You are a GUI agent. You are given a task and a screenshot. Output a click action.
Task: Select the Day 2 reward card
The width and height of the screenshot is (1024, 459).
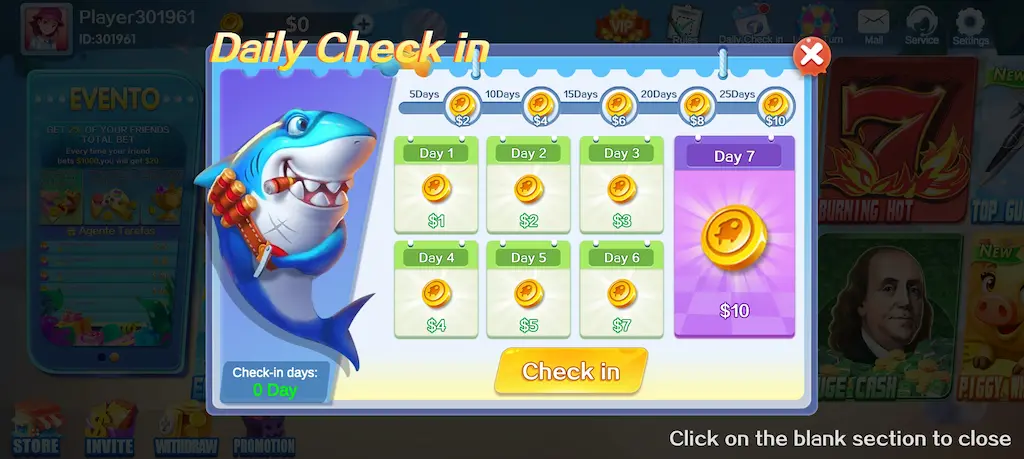528,186
